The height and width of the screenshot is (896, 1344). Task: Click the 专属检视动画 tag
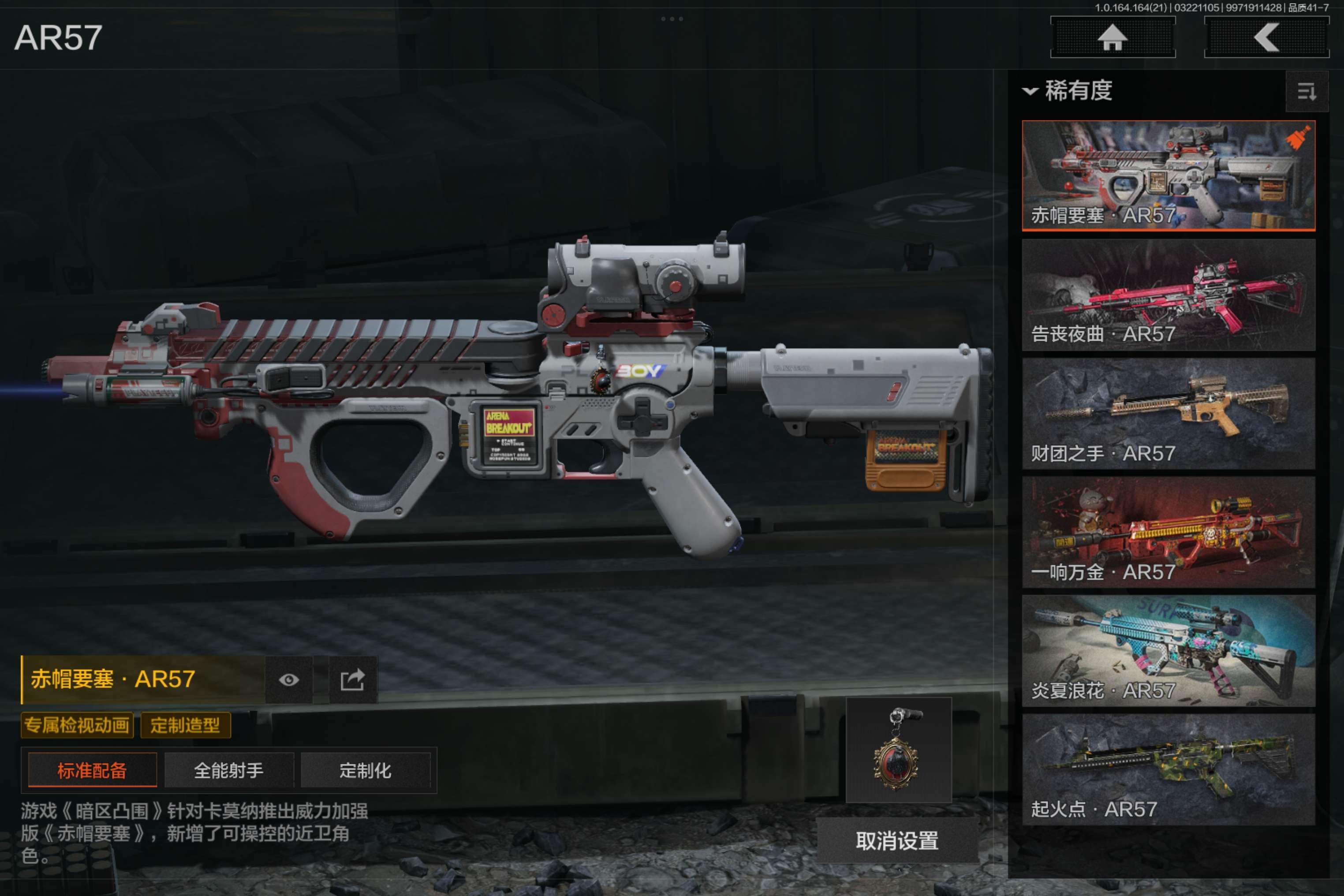click(77, 725)
